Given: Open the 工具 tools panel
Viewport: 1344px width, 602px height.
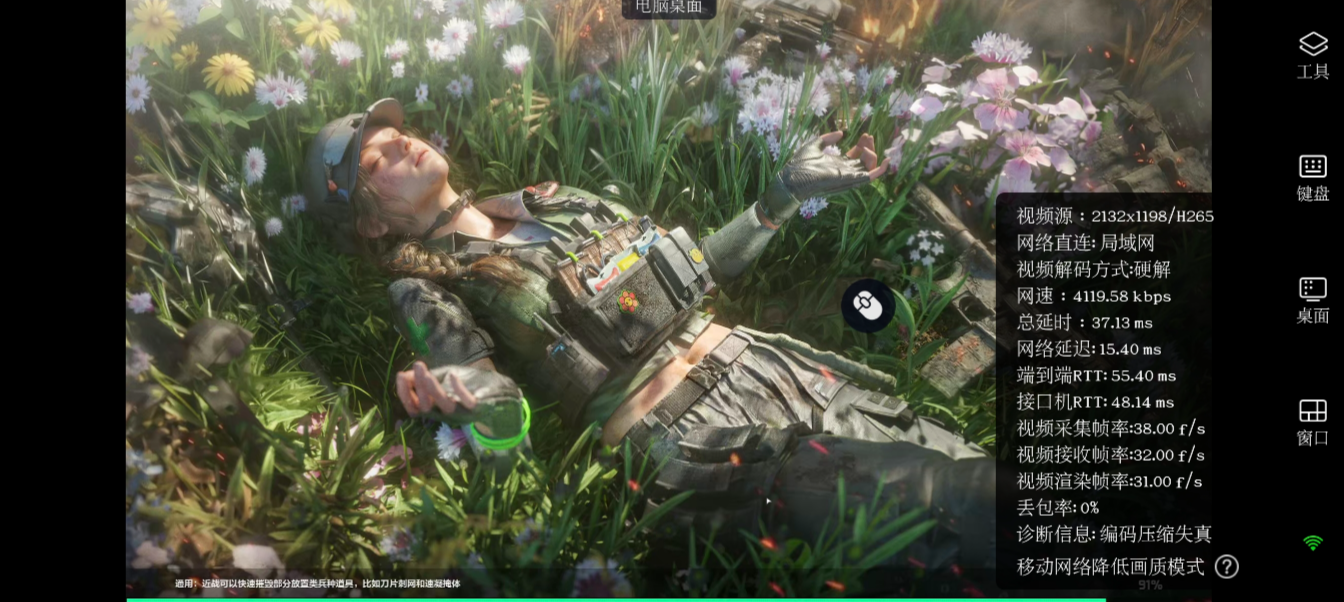Looking at the screenshot, I should [x=1312, y=54].
